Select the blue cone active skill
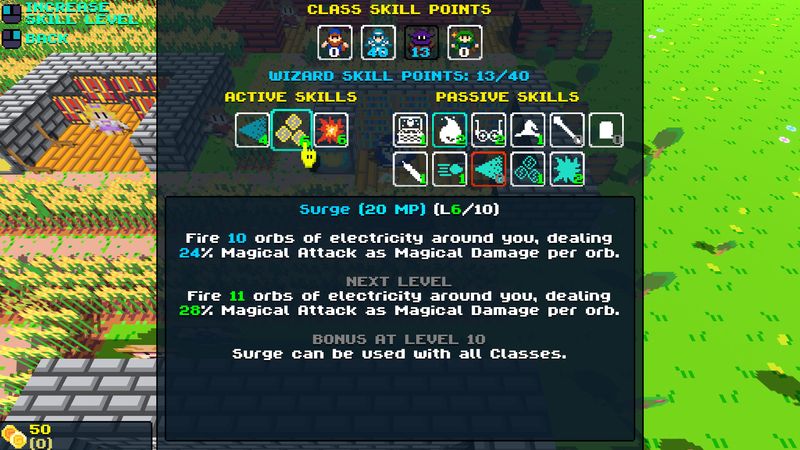This screenshot has height=450, width=800. click(252, 129)
